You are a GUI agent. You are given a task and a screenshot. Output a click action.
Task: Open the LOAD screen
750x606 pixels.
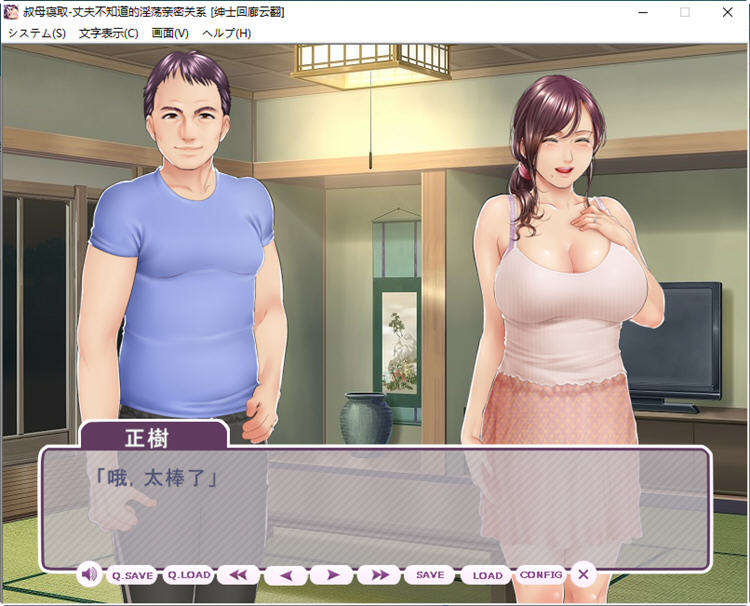click(x=487, y=575)
